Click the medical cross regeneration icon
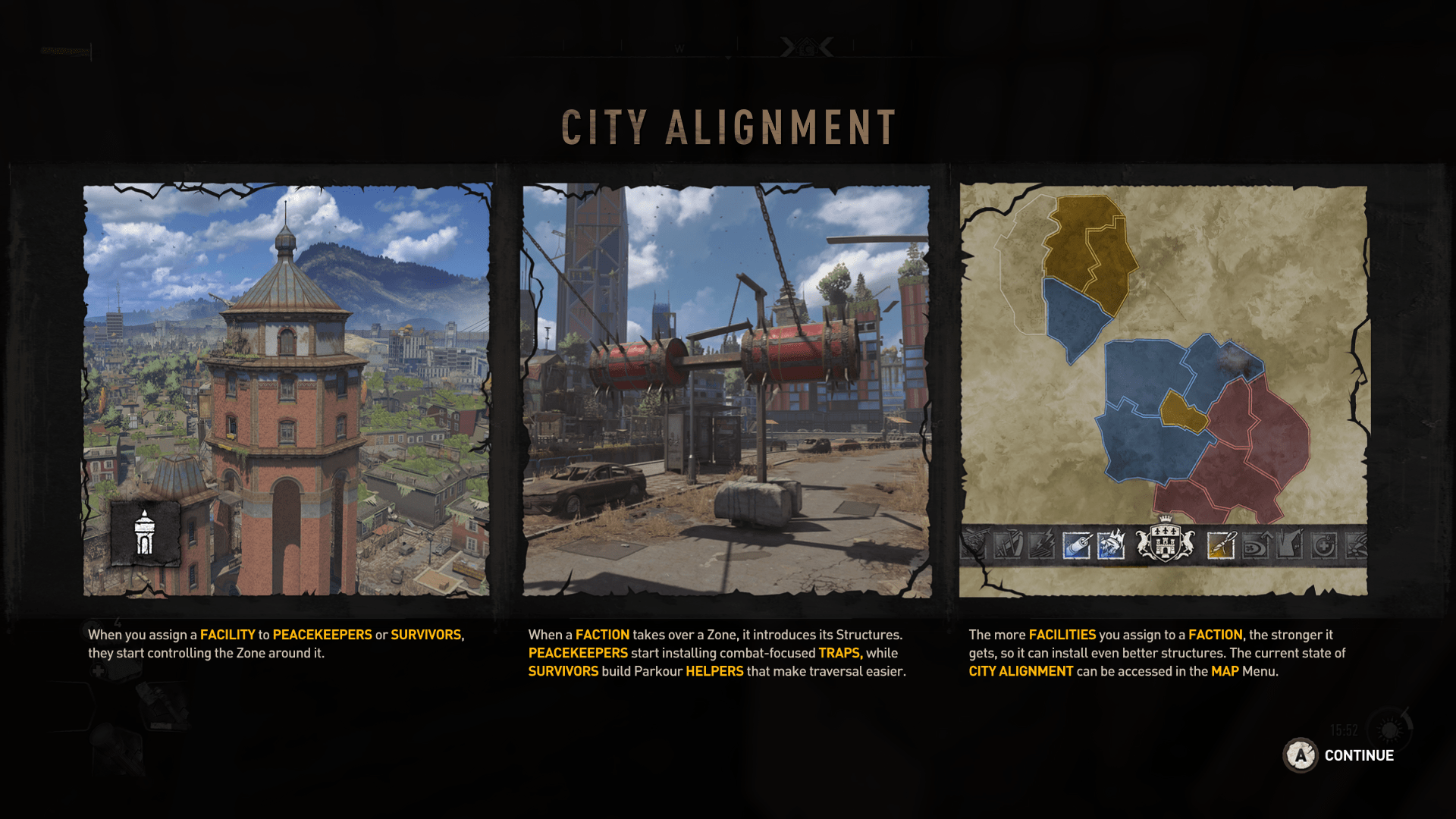Image resolution: width=1456 pixels, height=819 pixels. tap(1325, 544)
